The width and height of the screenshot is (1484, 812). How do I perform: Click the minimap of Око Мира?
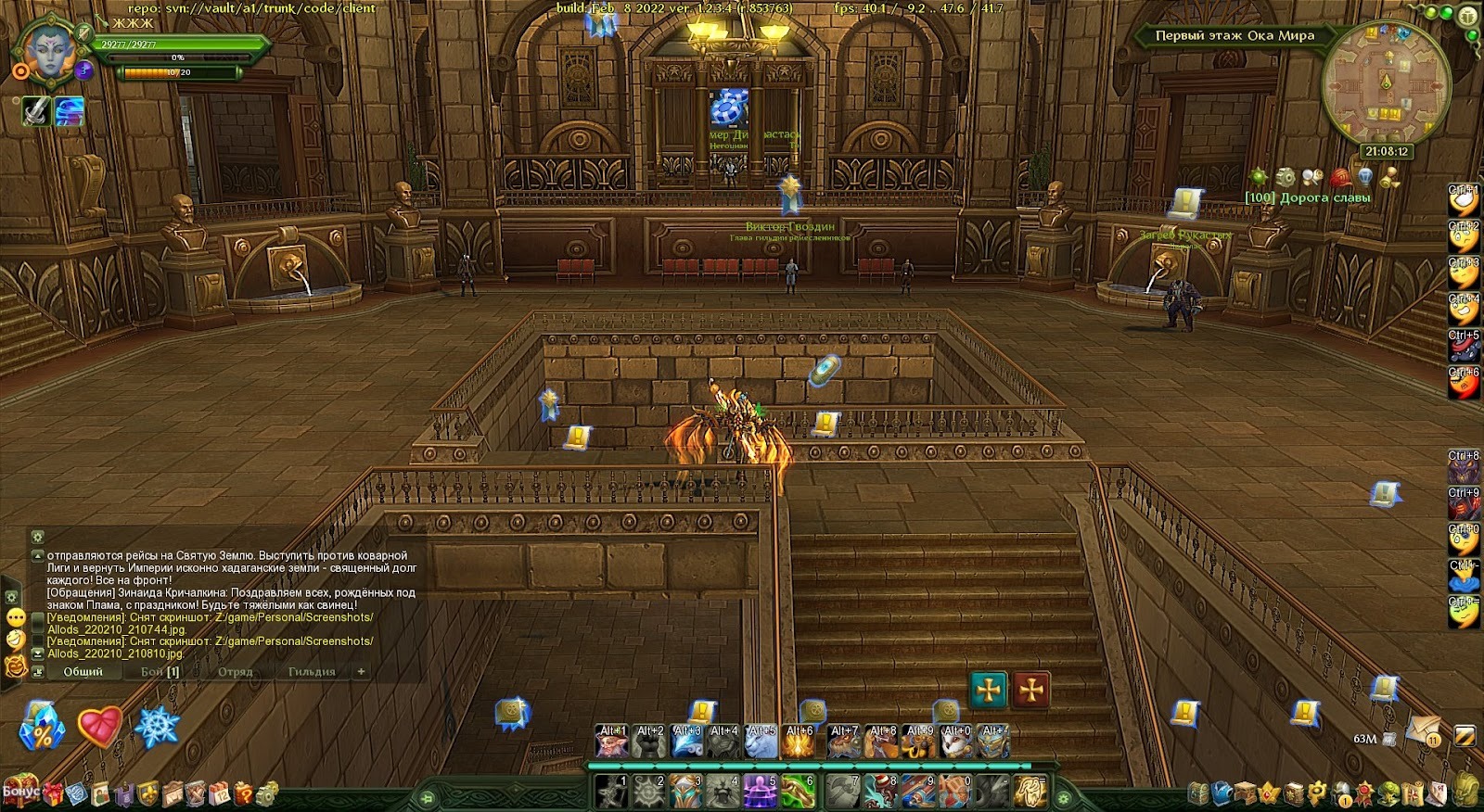point(1386,83)
